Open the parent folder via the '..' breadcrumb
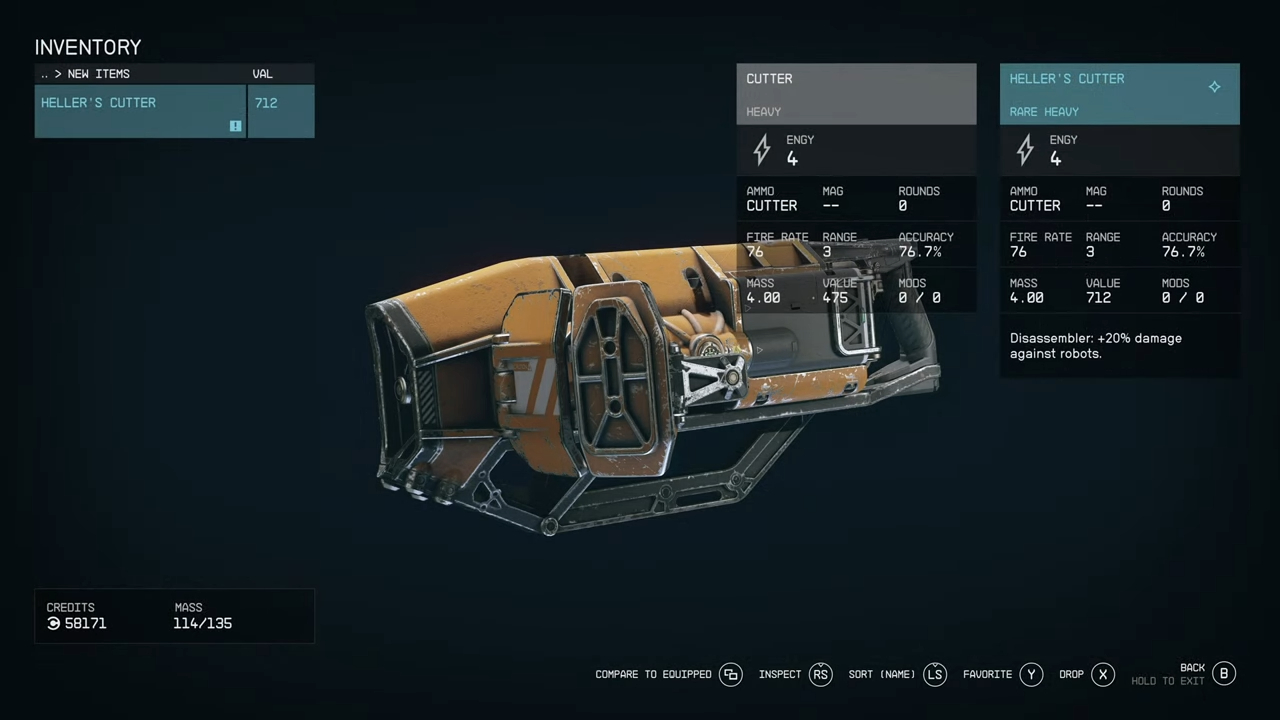Image resolution: width=1280 pixels, height=720 pixels. 44,73
